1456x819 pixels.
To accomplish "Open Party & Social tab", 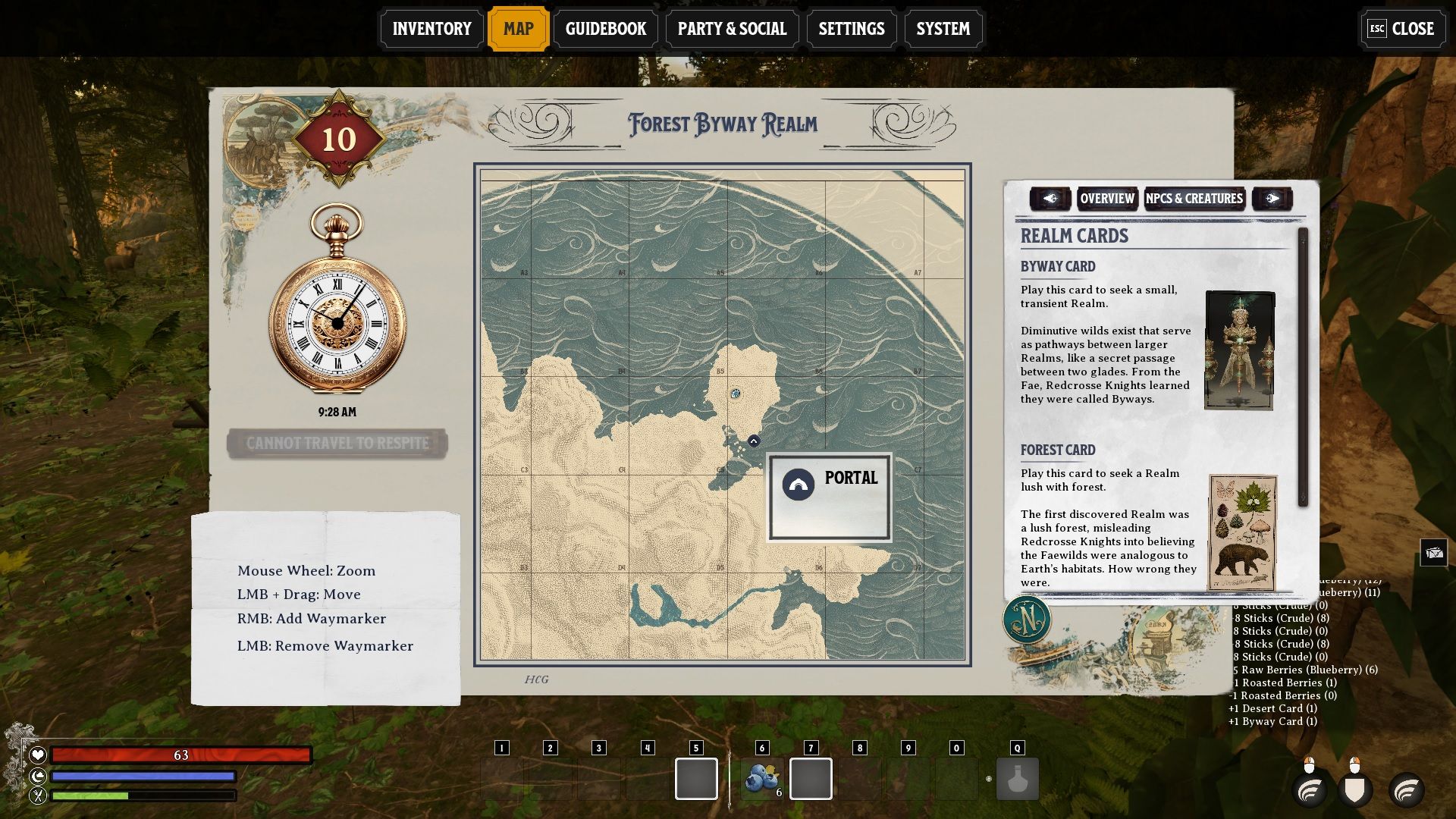I will pyautogui.click(x=732, y=29).
